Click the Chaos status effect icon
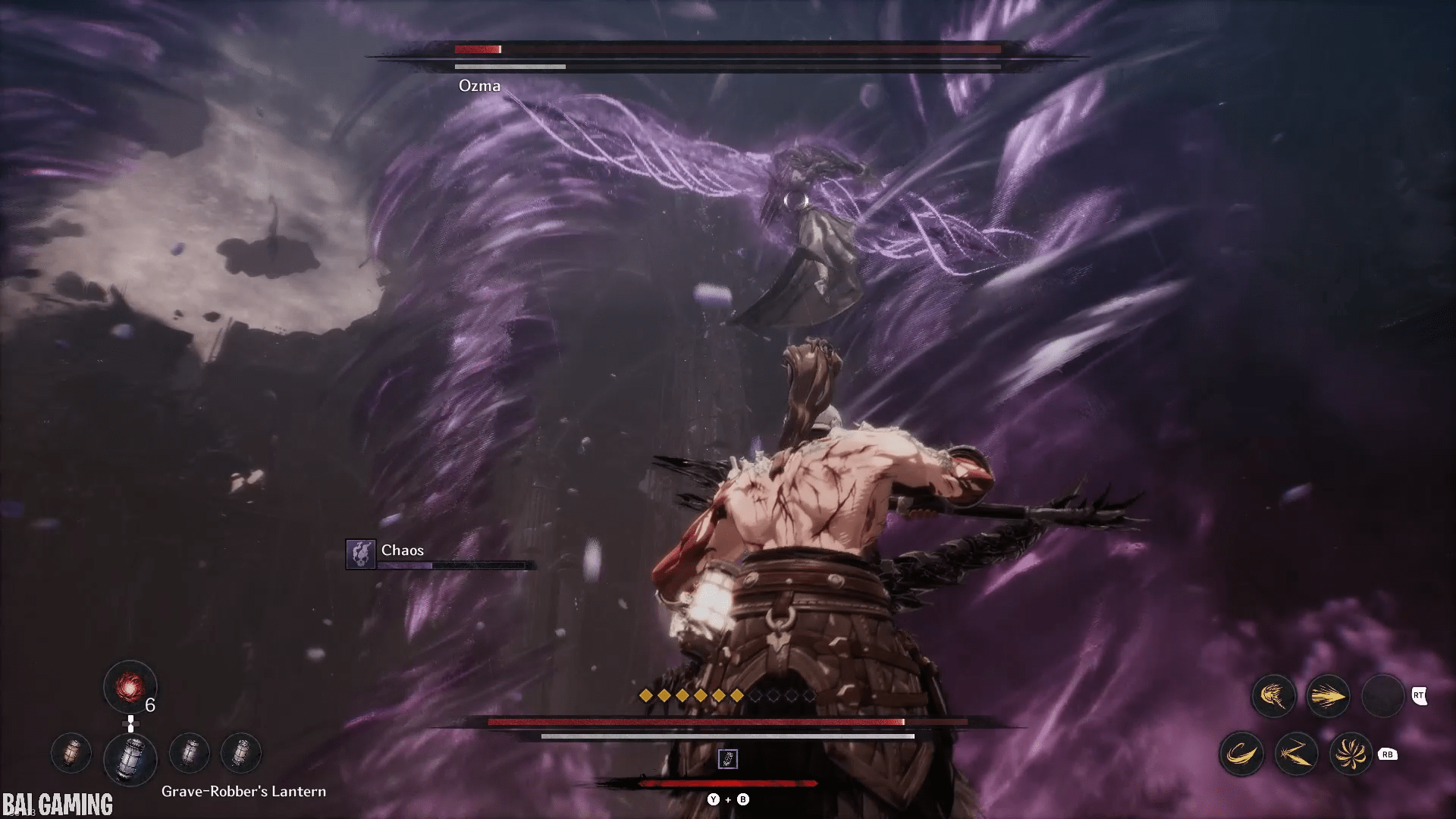Screen dimensions: 1456x819 click(360, 554)
